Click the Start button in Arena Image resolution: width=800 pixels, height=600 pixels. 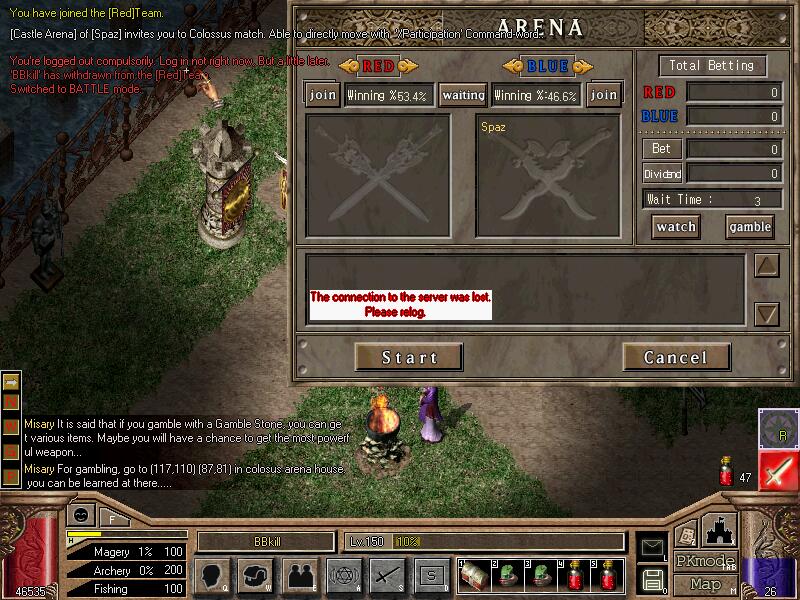point(409,357)
